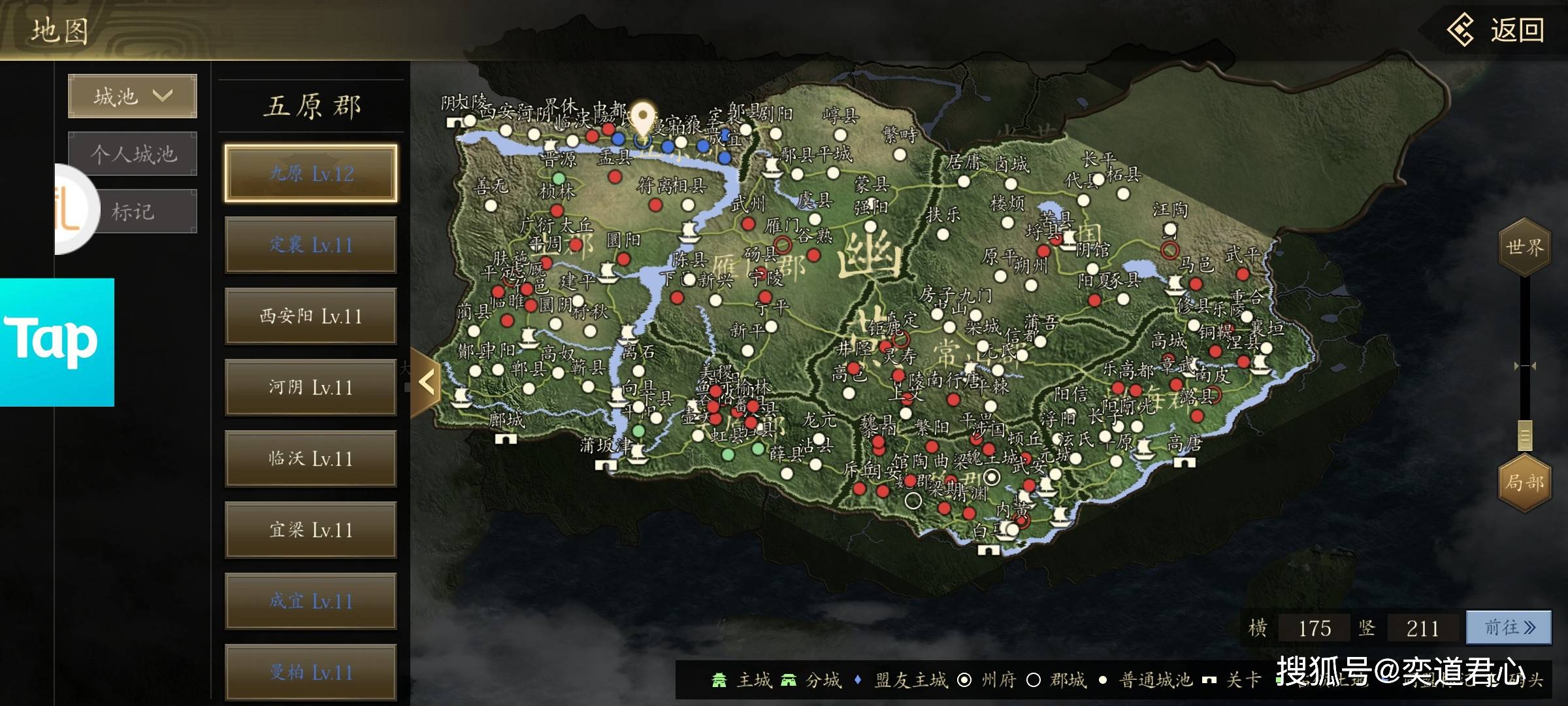Switch map to 世界 view
This screenshot has height=706, width=1568.
click(1524, 247)
